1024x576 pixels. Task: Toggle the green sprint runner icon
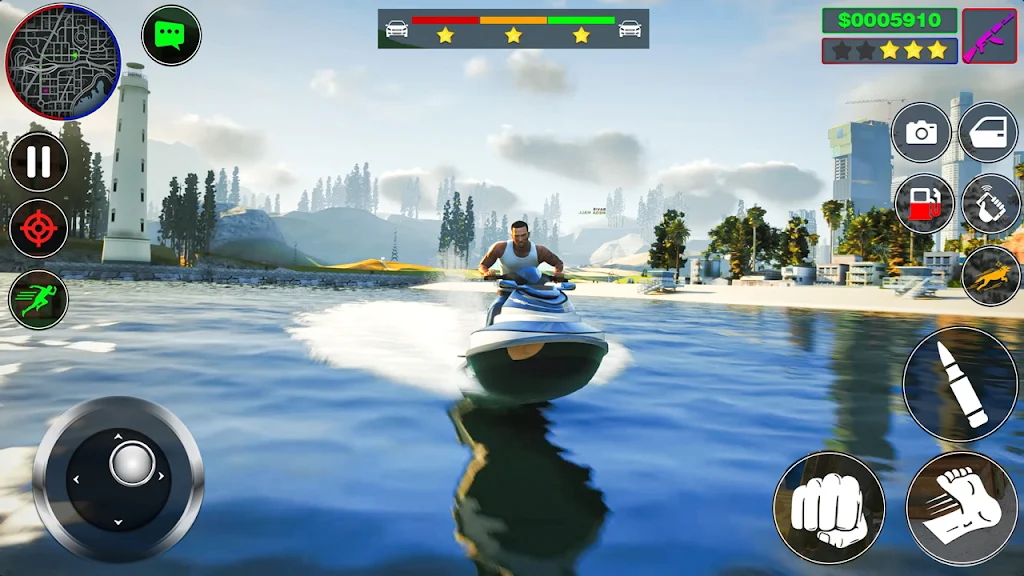[39, 299]
